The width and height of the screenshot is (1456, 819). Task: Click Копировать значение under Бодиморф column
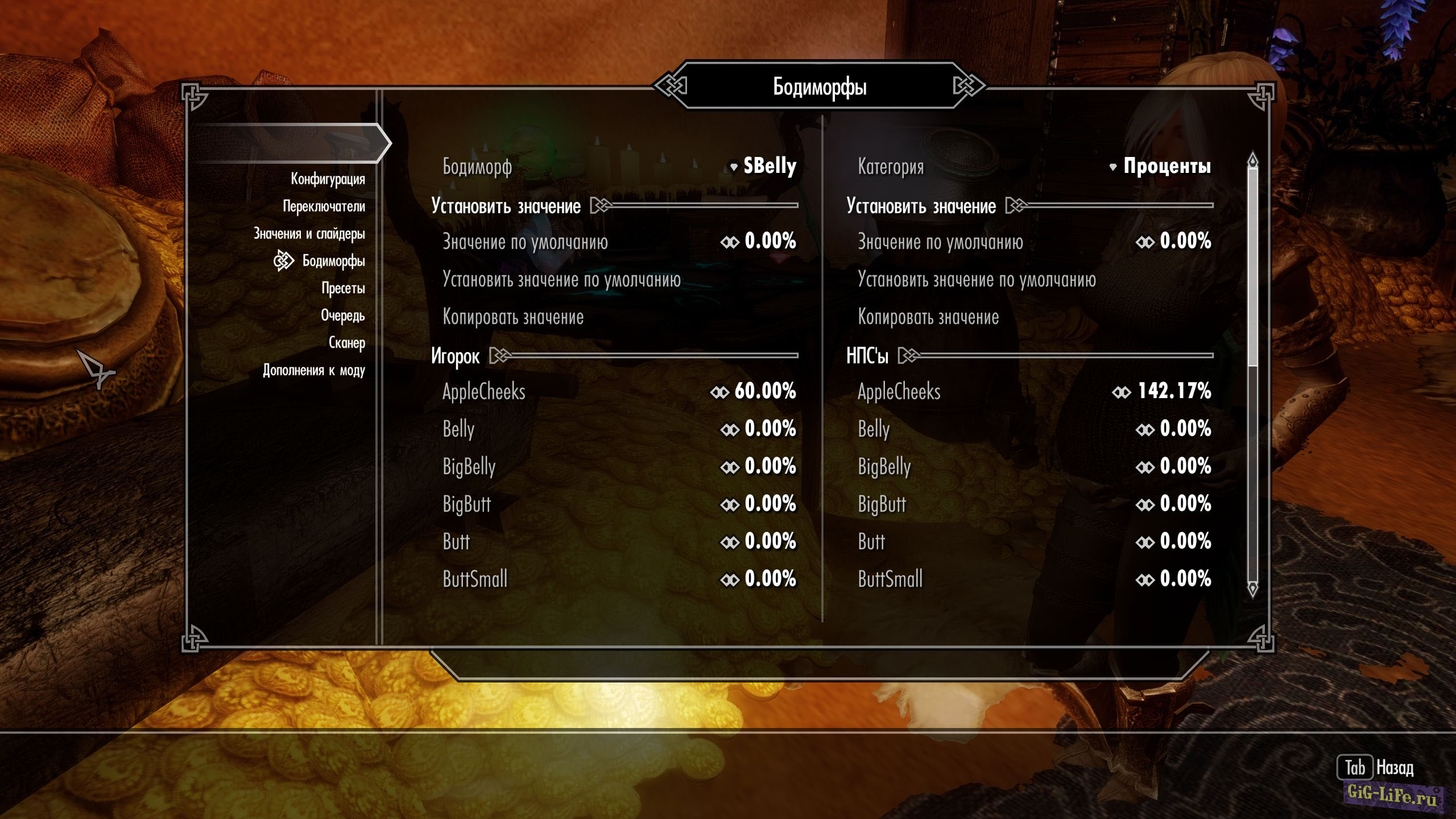pos(513,317)
